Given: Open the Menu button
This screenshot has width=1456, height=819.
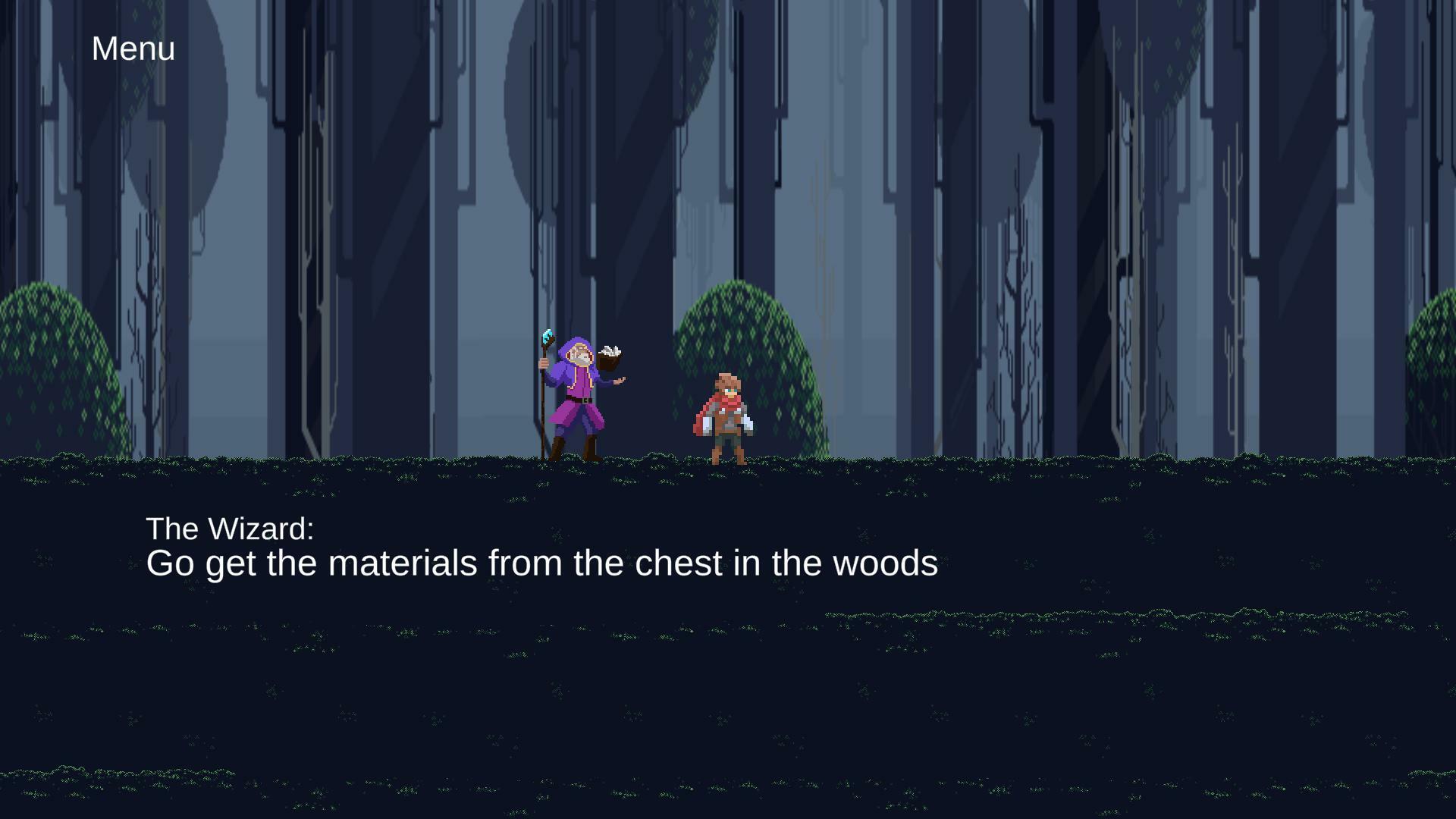Looking at the screenshot, I should point(133,49).
